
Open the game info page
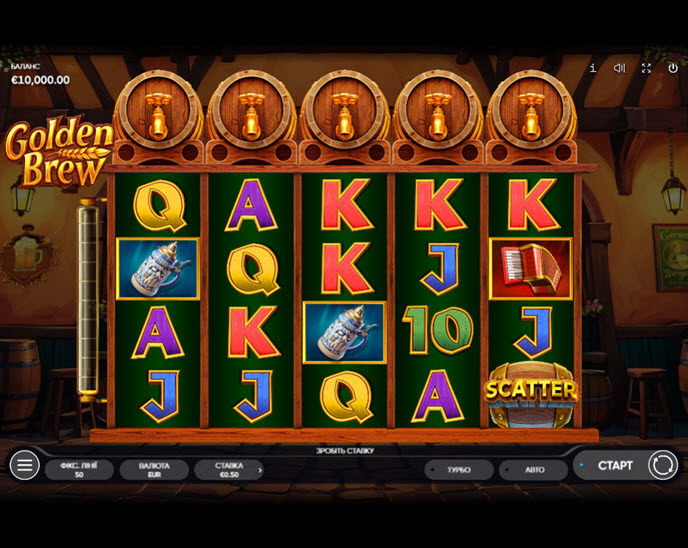point(593,68)
